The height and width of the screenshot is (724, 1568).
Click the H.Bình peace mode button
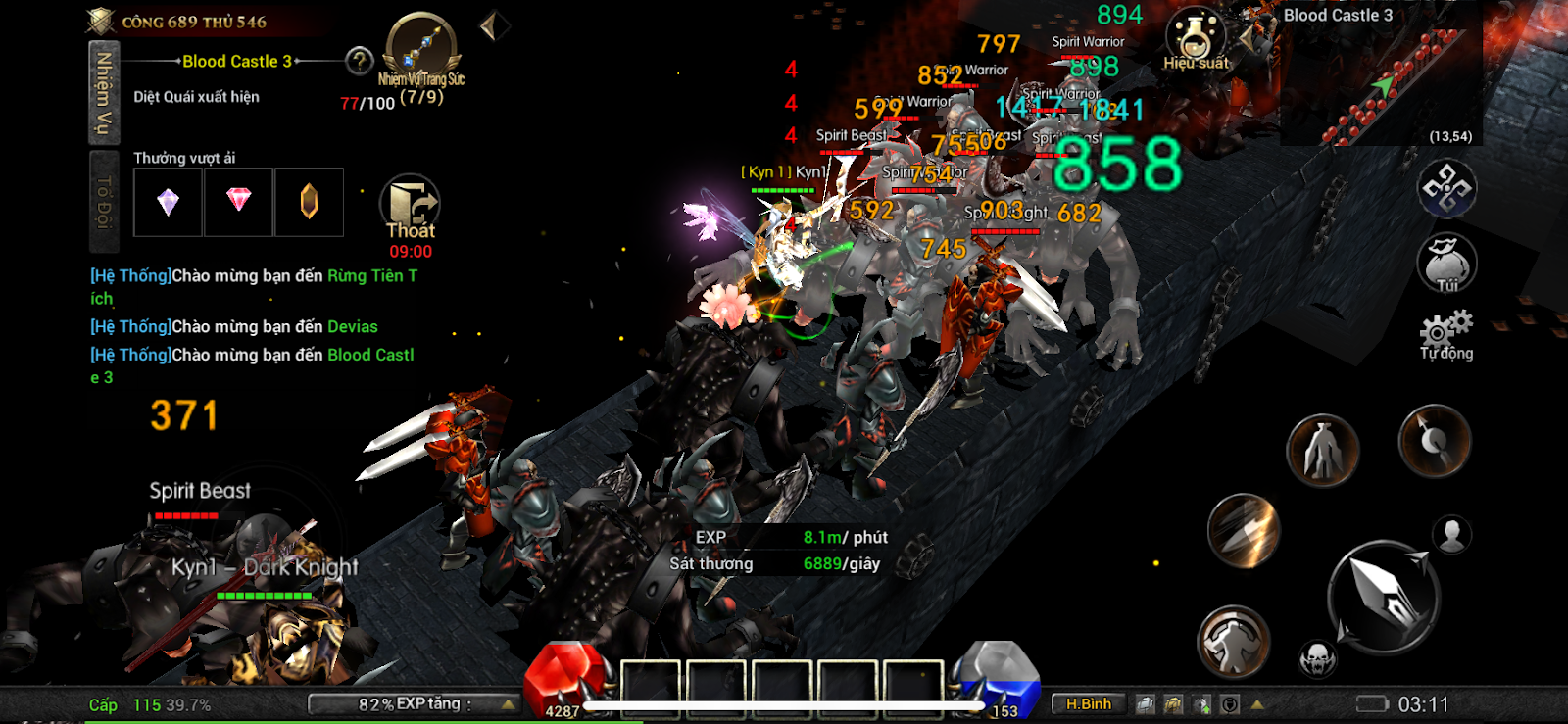pyautogui.click(x=1088, y=703)
